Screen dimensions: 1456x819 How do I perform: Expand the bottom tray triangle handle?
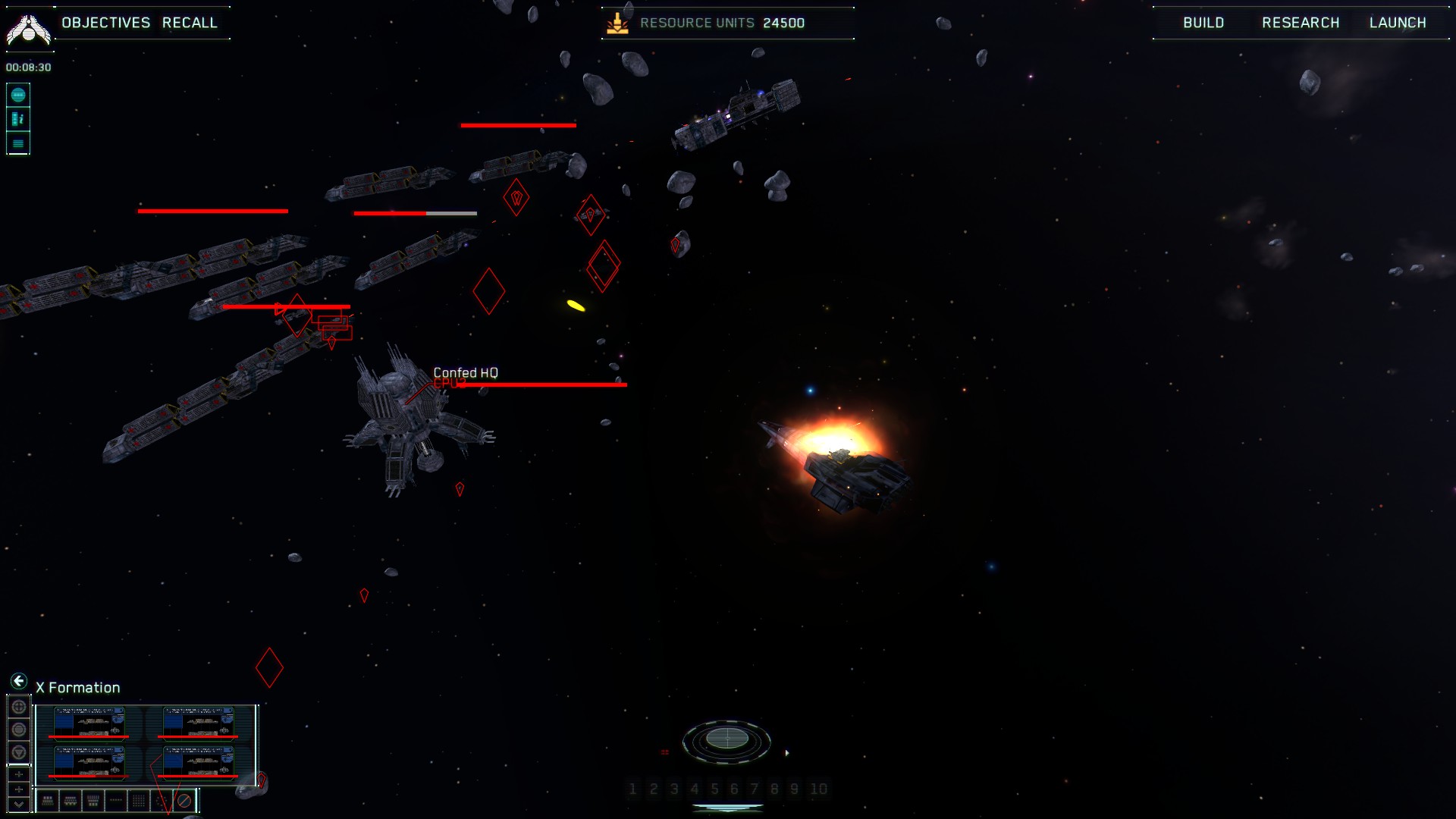pos(727,808)
